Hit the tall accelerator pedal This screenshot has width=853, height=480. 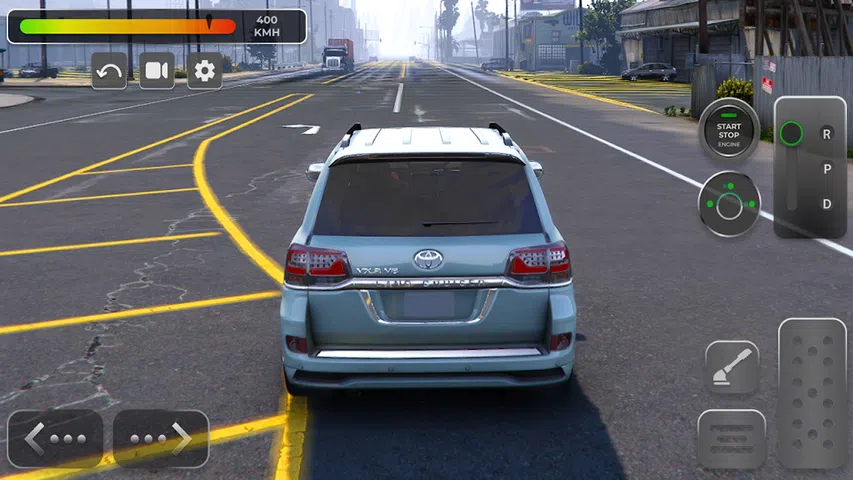coord(812,393)
